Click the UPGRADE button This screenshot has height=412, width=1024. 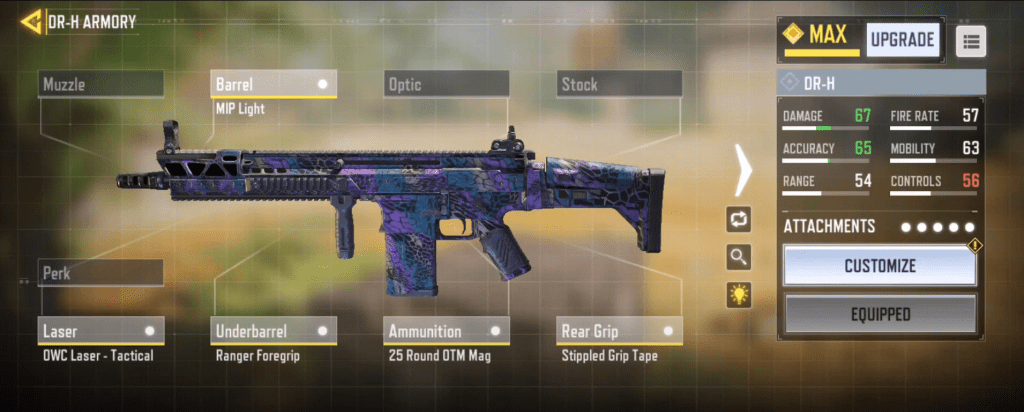902,40
